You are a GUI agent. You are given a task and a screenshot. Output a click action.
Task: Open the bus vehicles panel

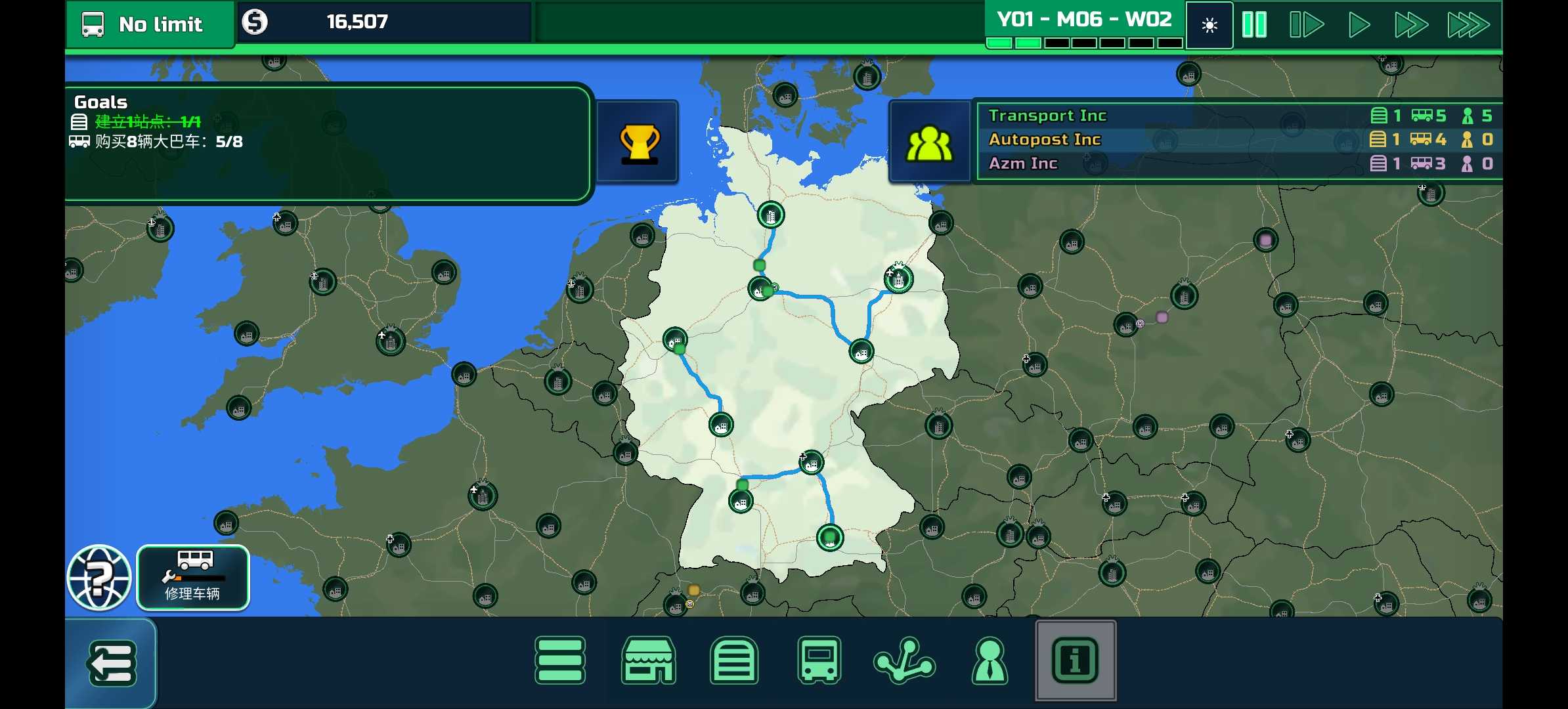pos(819,660)
